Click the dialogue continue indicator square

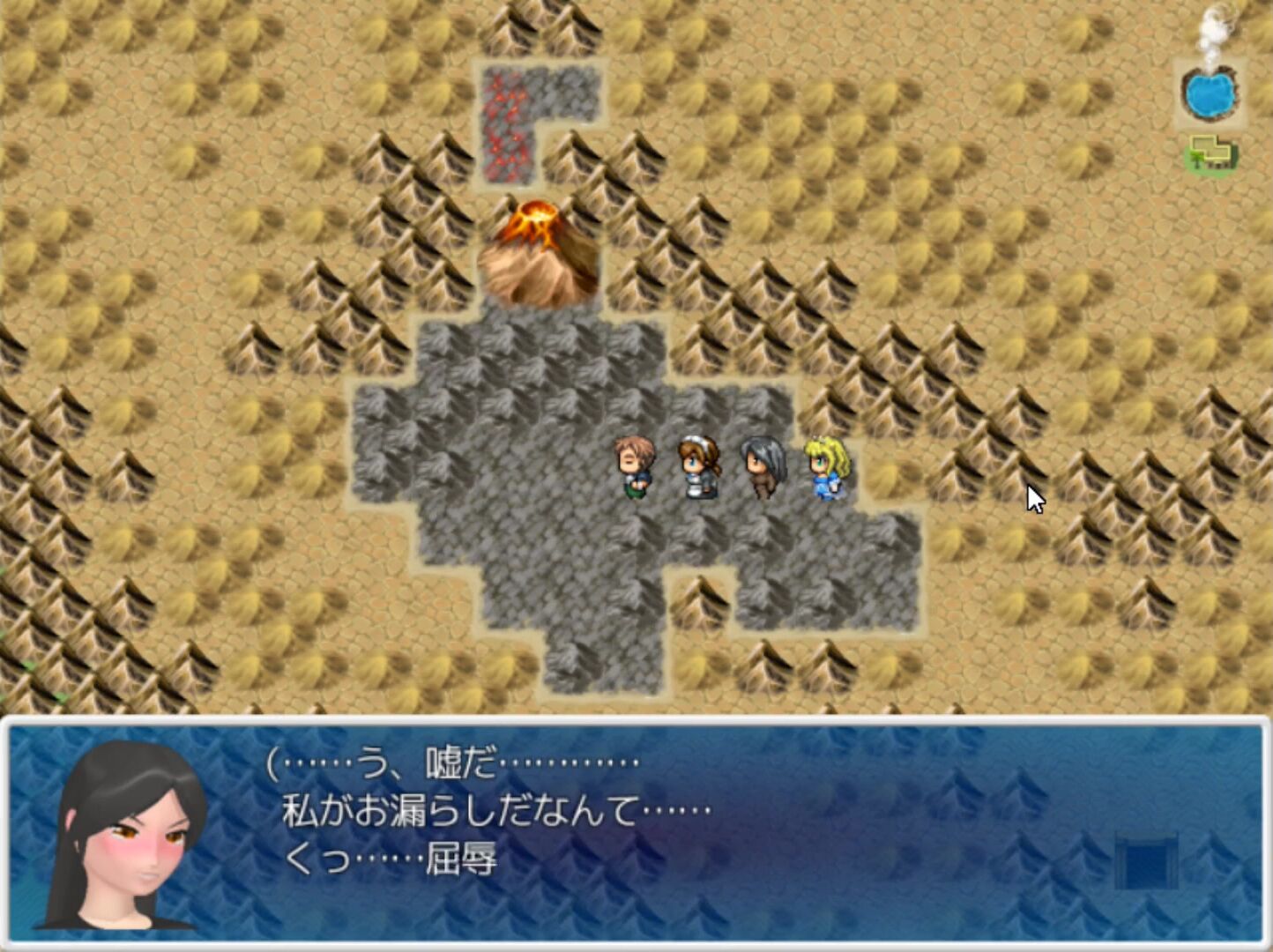pos(1145,861)
